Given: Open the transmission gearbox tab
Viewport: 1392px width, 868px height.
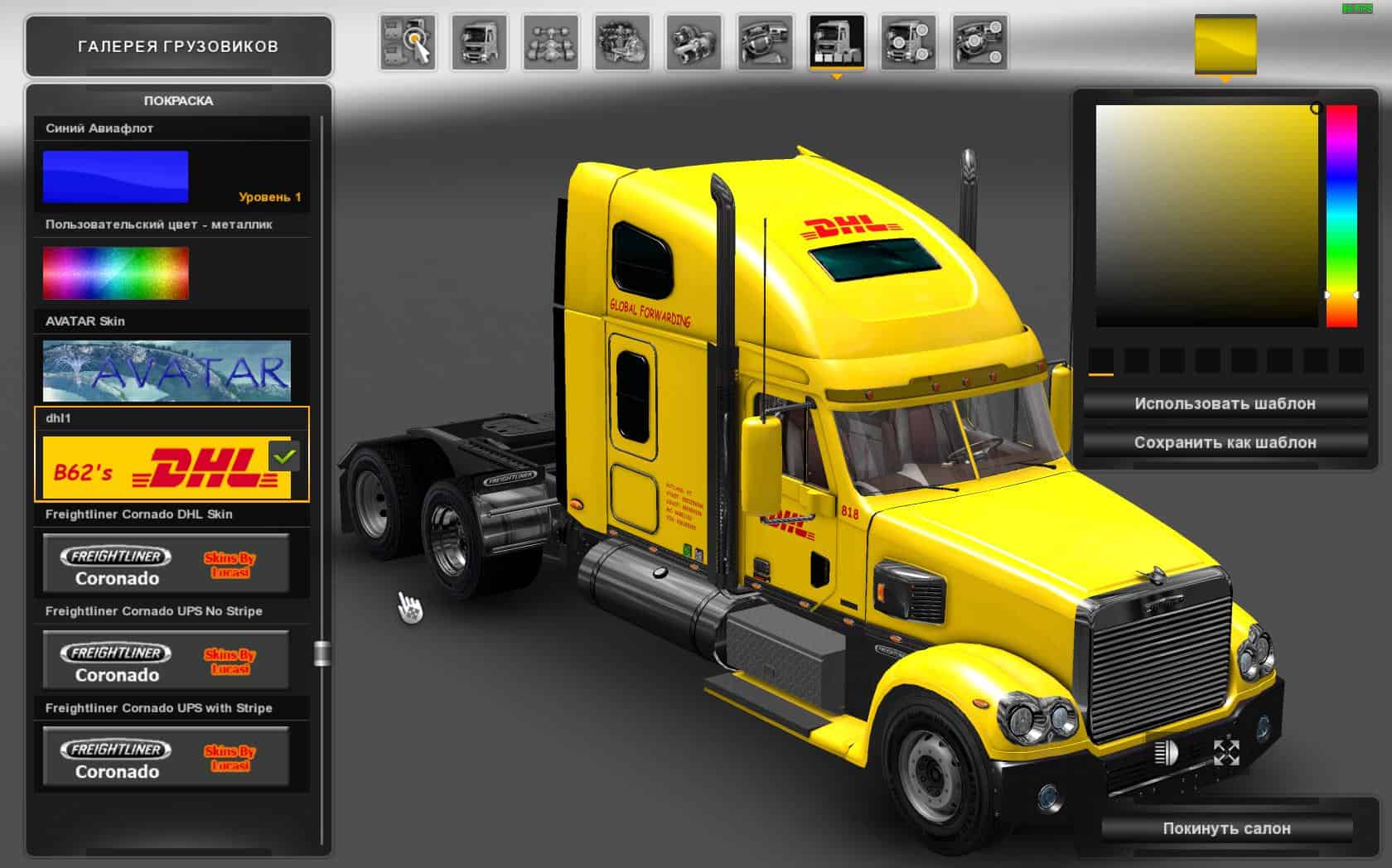Looking at the screenshot, I should 694,41.
